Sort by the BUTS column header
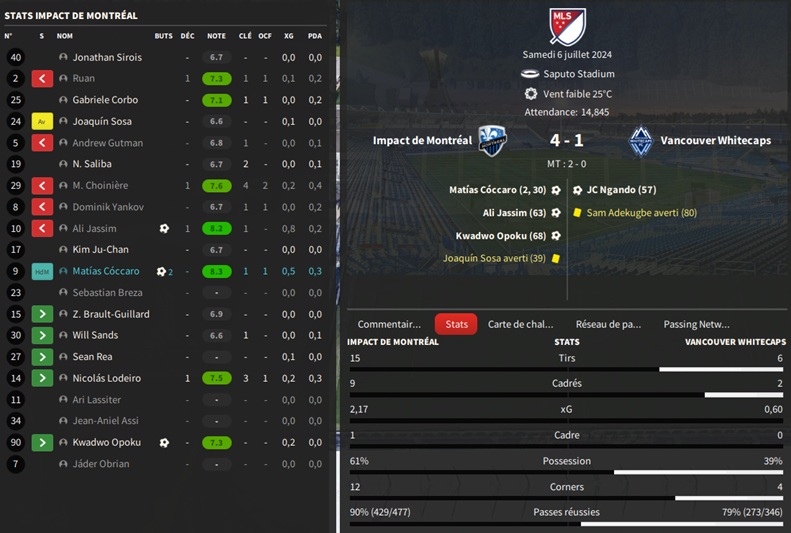 163,36
